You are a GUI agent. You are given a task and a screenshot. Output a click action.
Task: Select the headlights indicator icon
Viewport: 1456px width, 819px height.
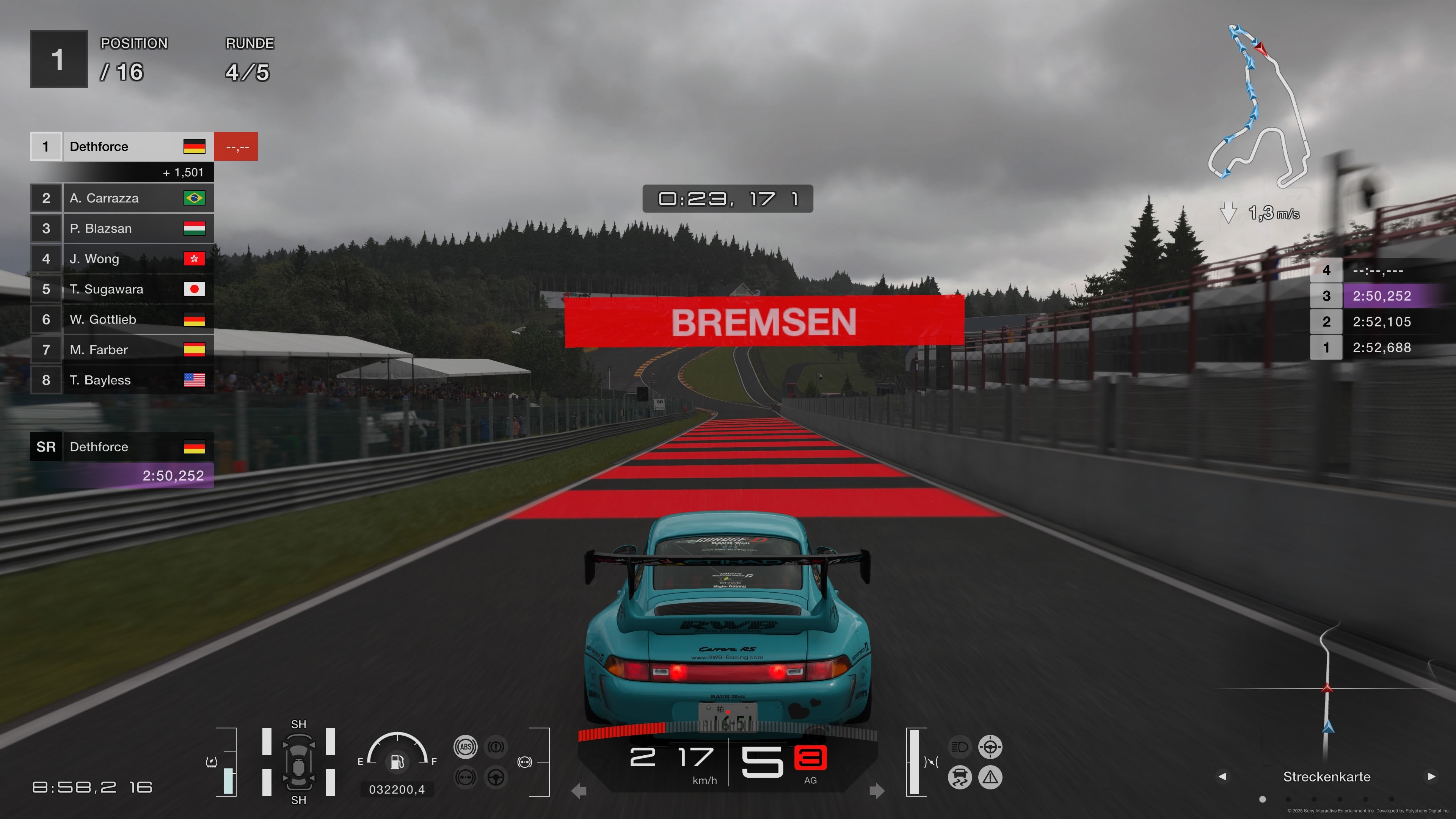point(959,747)
